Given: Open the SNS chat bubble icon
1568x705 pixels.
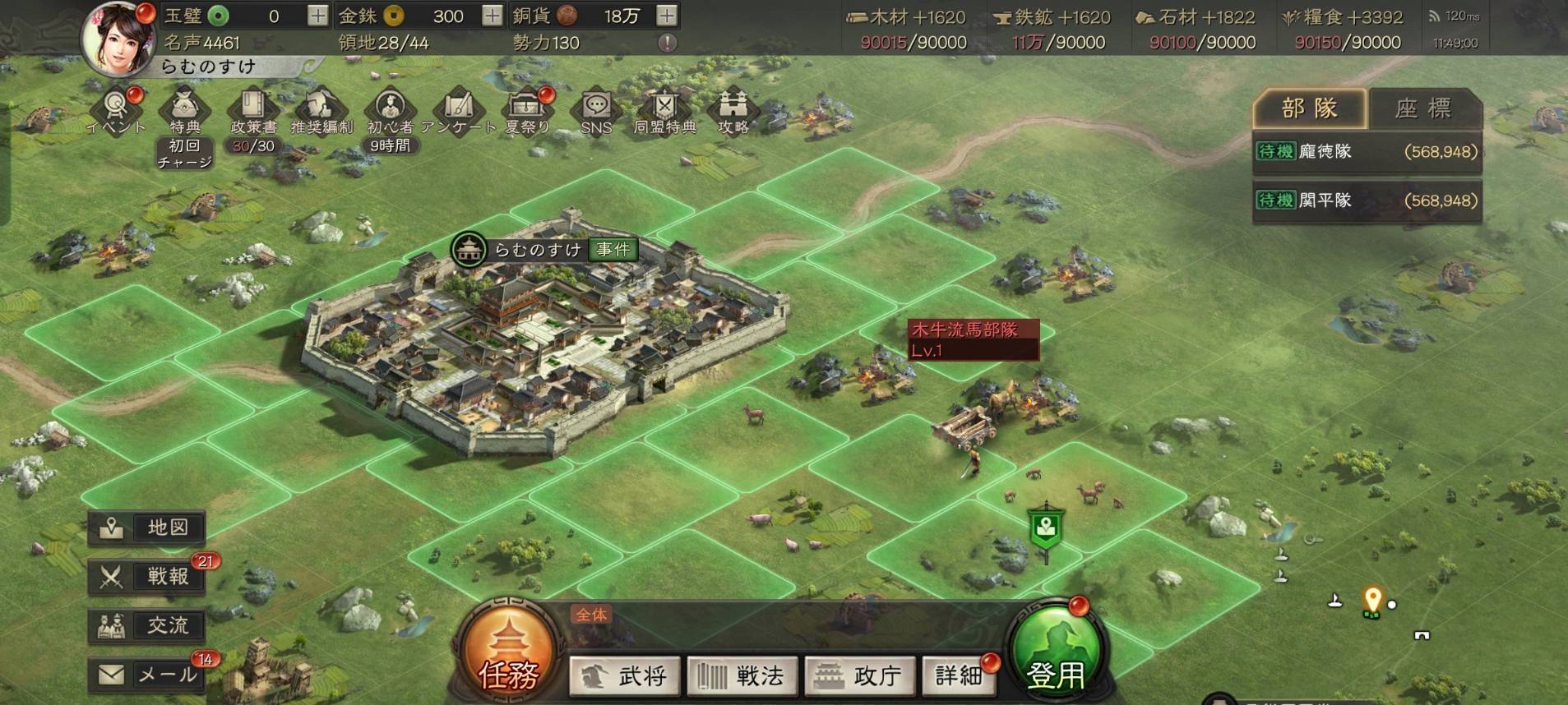Looking at the screenshot, I should 596,112.
